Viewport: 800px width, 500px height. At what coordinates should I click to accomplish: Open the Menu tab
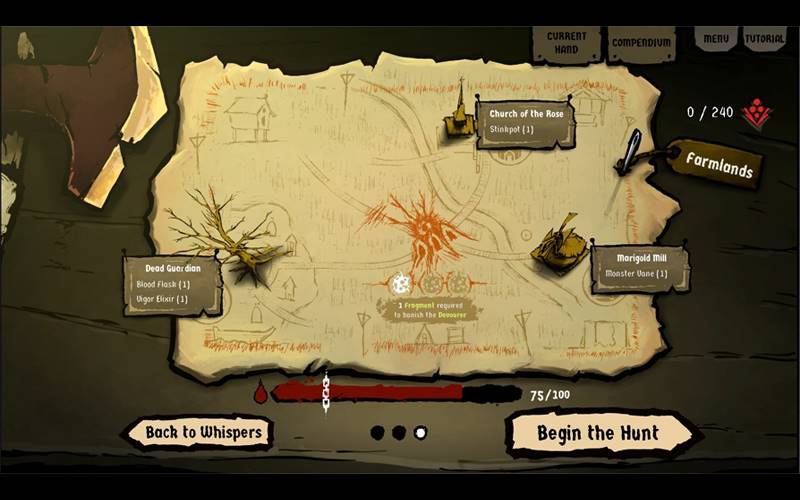pos(715,38)
